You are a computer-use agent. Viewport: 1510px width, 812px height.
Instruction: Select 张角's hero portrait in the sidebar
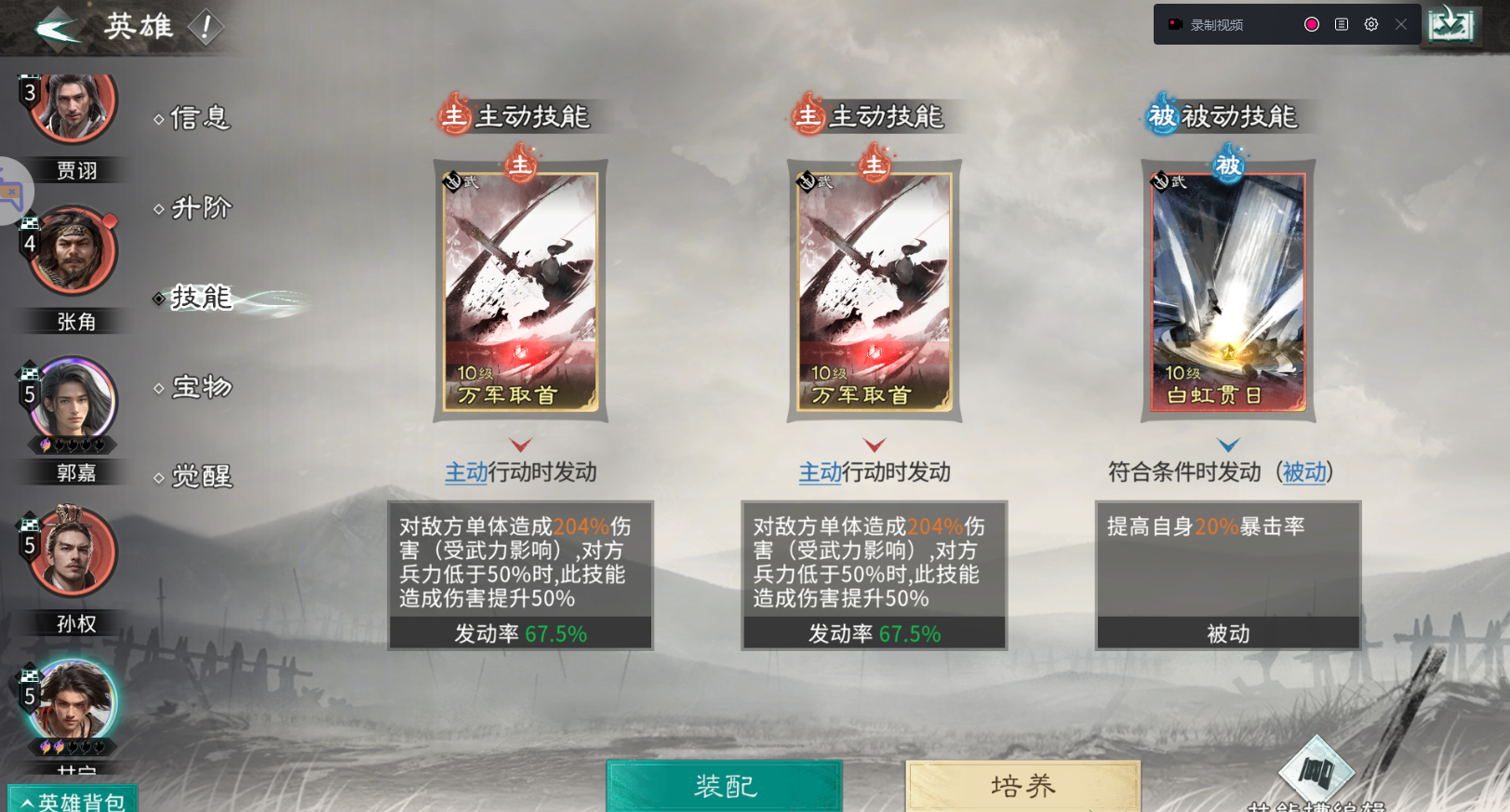pos(73,249)
